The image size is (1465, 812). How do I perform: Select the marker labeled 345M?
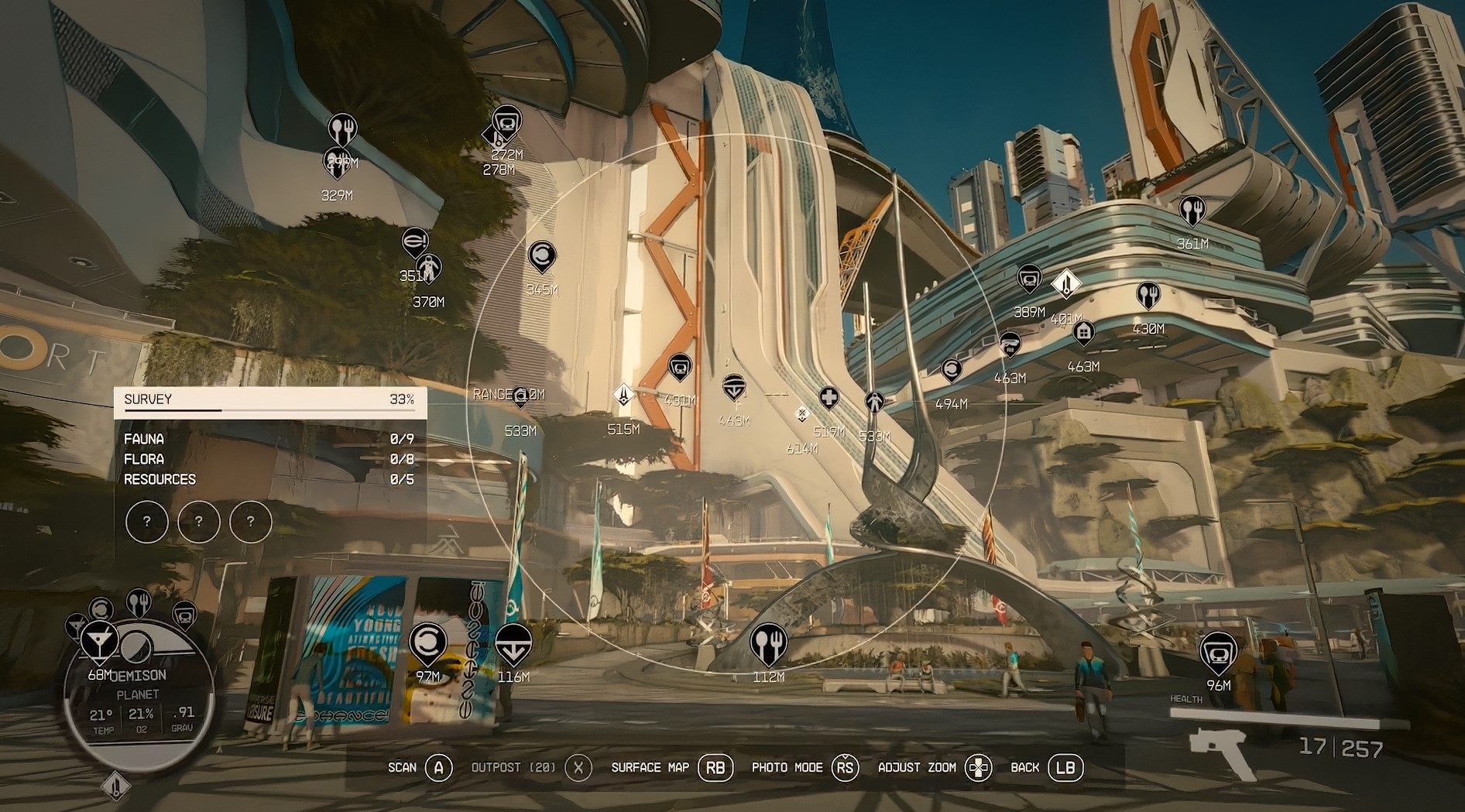542,256
